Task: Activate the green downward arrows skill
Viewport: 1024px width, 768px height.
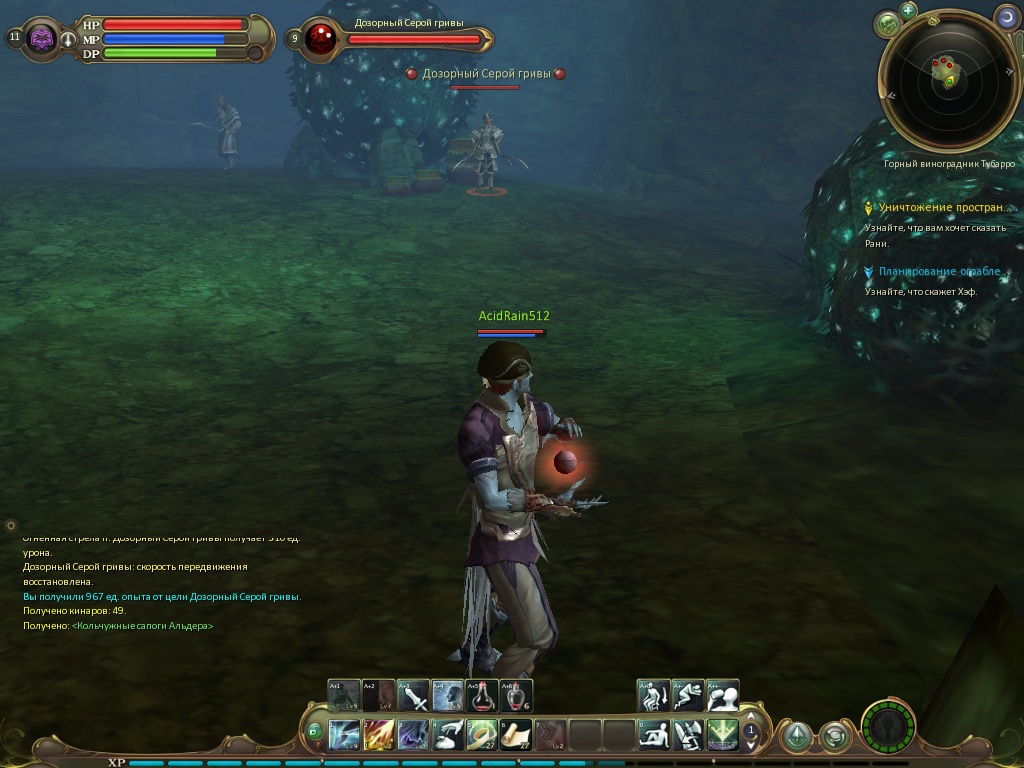Action: [722, 735]
